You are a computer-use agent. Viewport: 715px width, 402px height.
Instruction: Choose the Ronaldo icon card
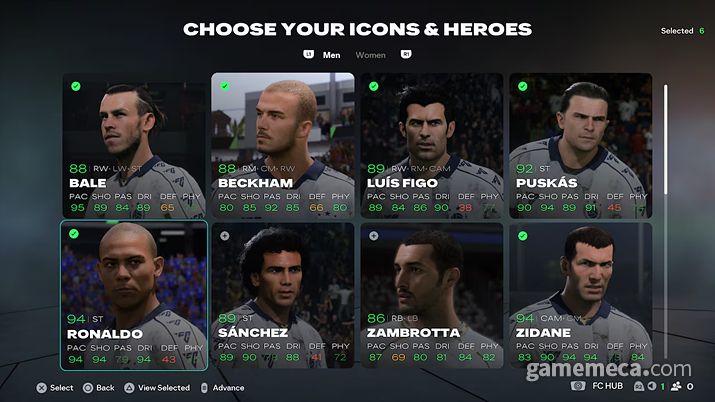(x=134, y=295)
